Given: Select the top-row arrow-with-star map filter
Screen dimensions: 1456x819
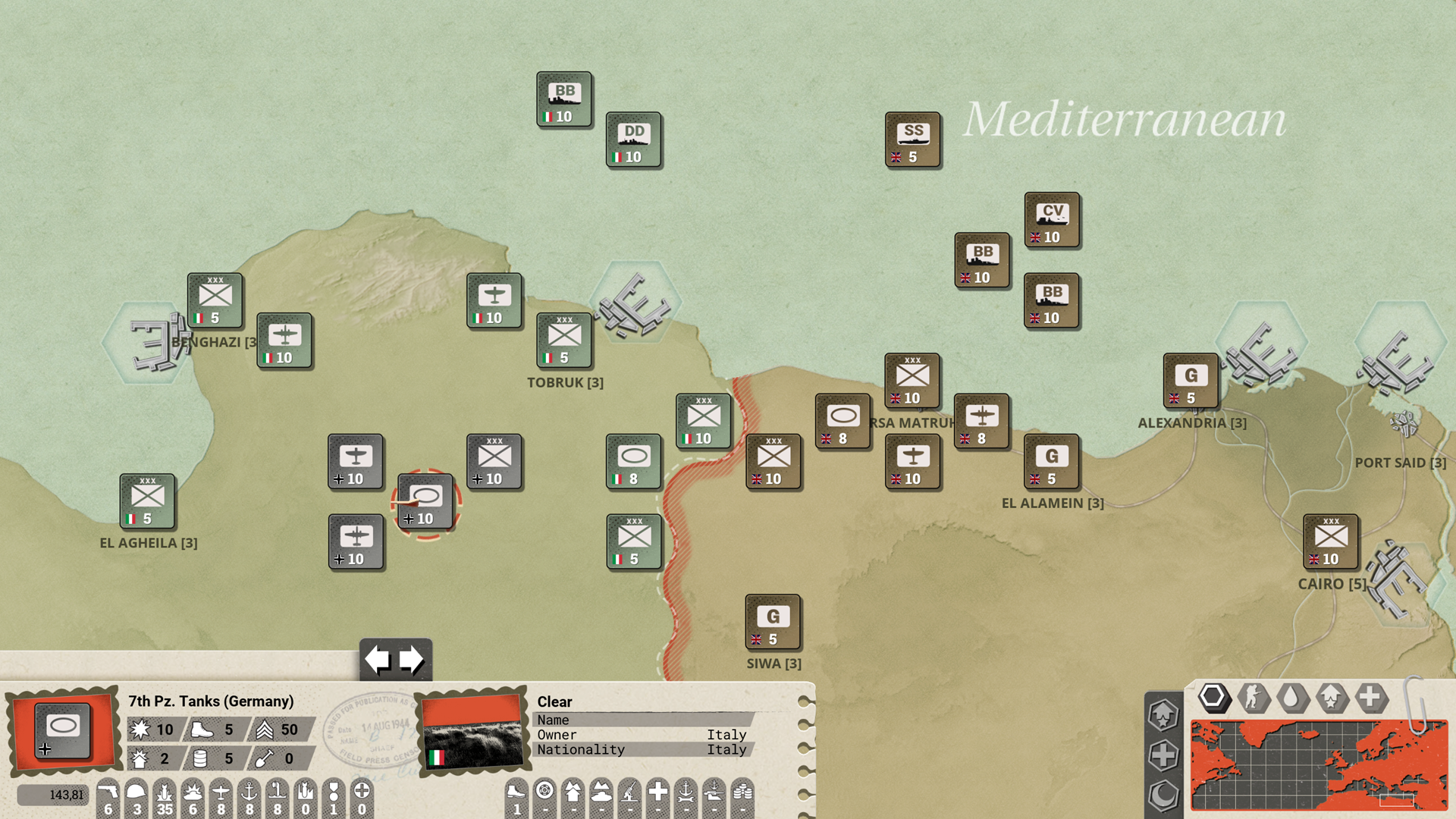Looking at the screenshot, I should [1332, 697].
